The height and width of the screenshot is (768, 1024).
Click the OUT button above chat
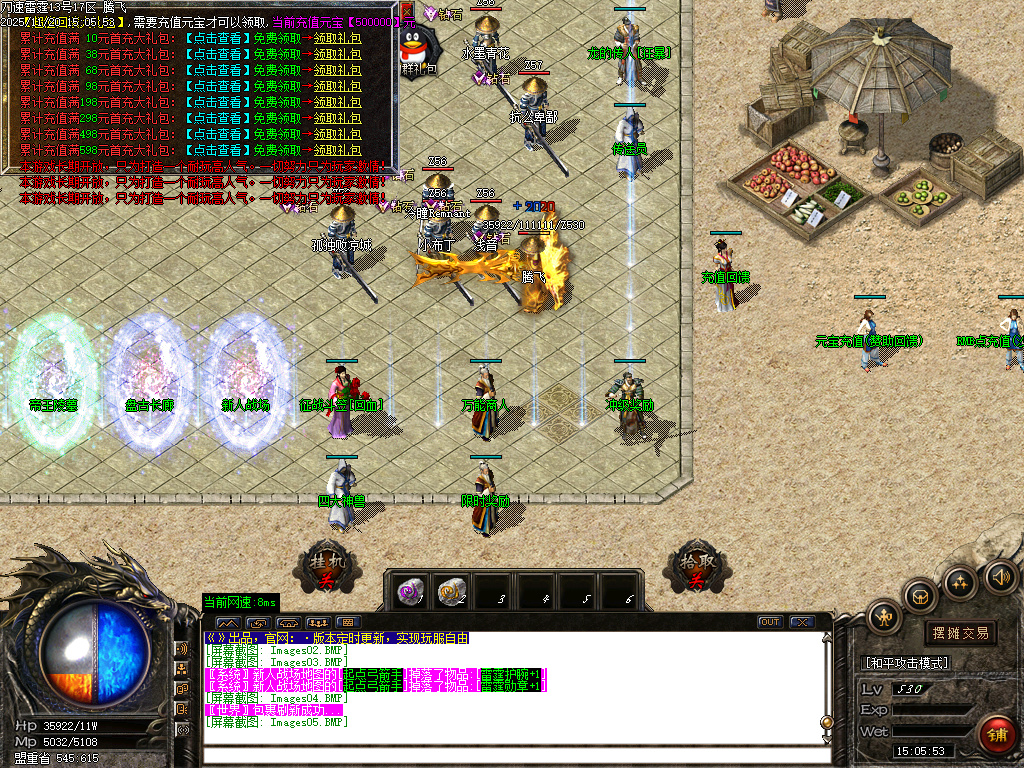click(769, 622)
